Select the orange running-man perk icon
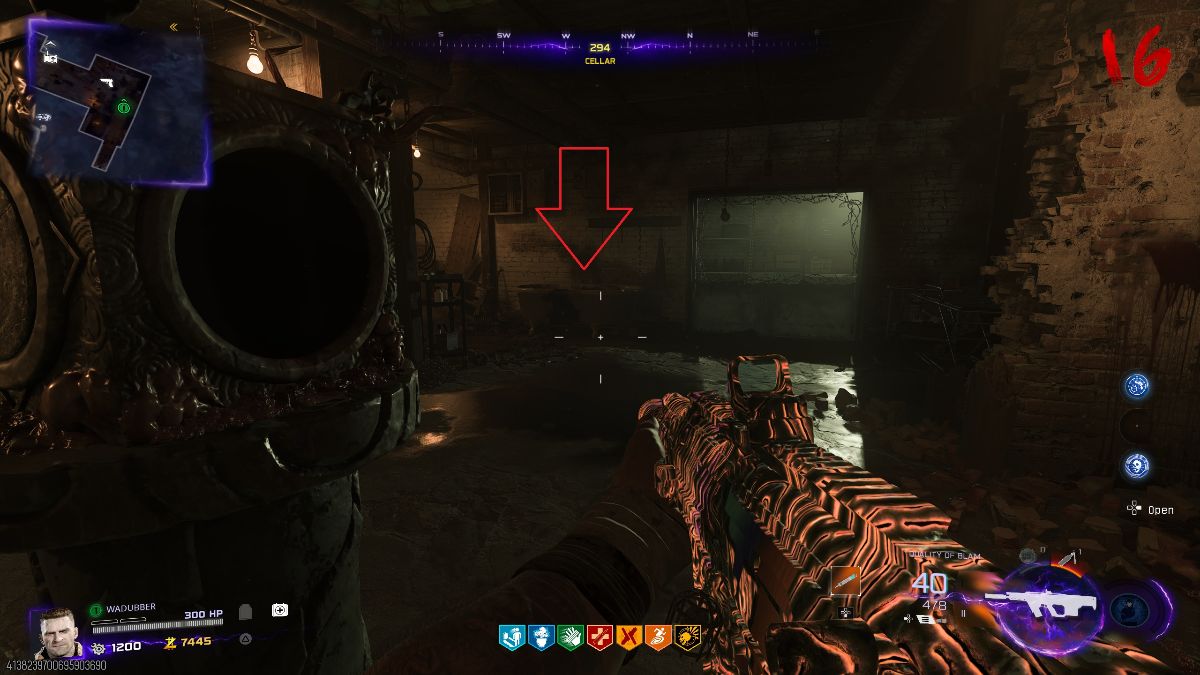 click(x=657, y=637)
